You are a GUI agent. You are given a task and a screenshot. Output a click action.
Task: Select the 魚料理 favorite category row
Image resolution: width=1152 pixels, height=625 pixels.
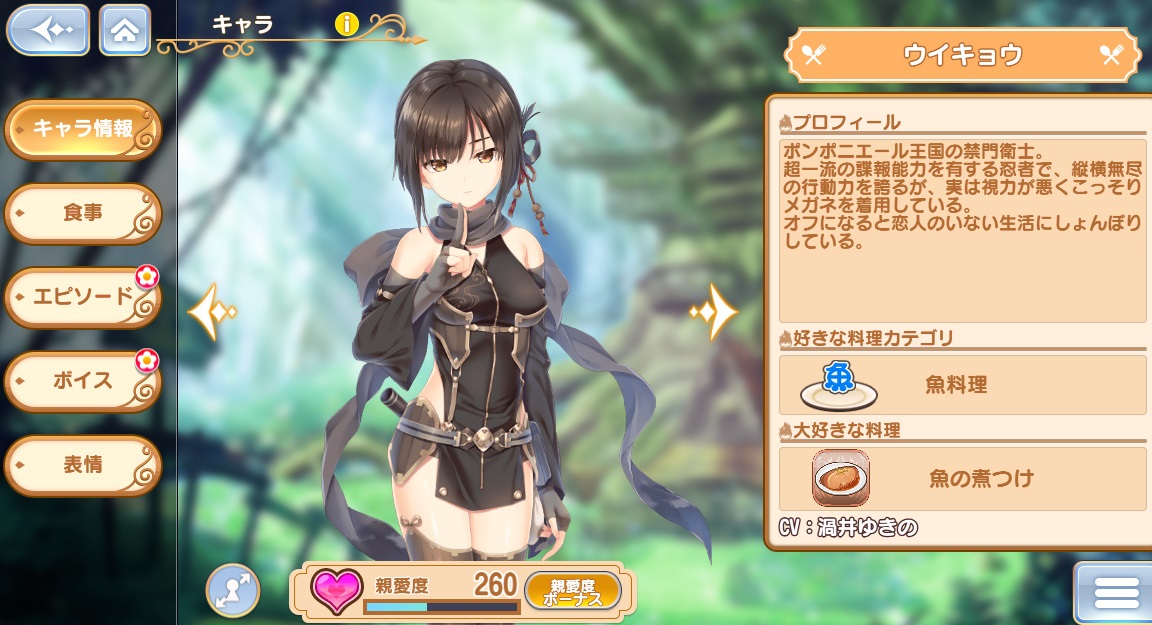962,385
